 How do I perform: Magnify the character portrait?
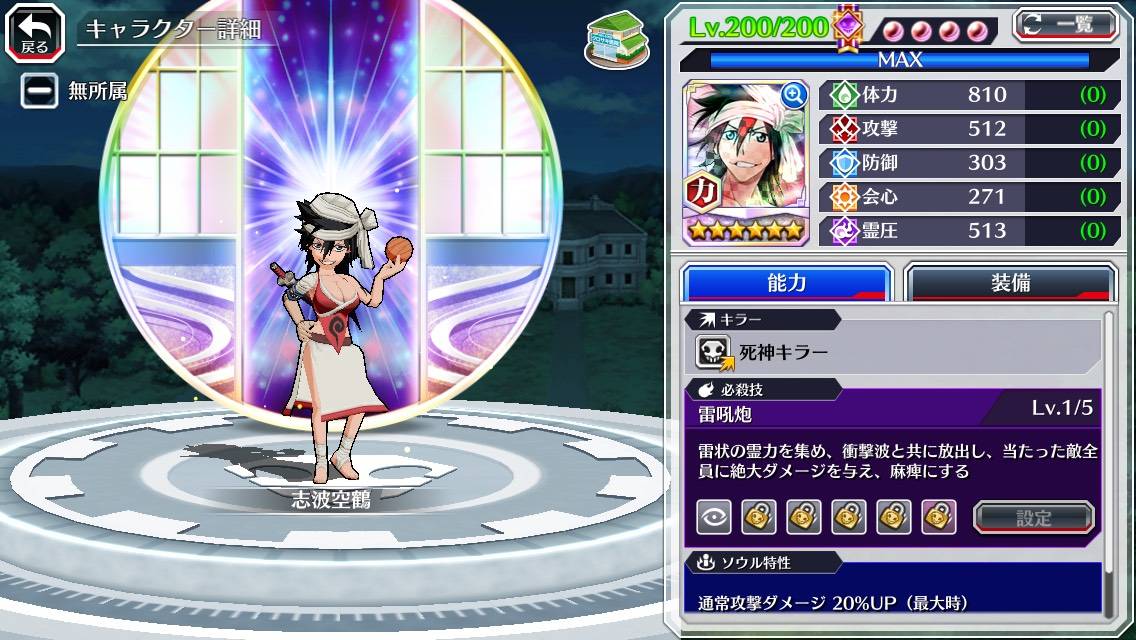(x=794, y=95)
